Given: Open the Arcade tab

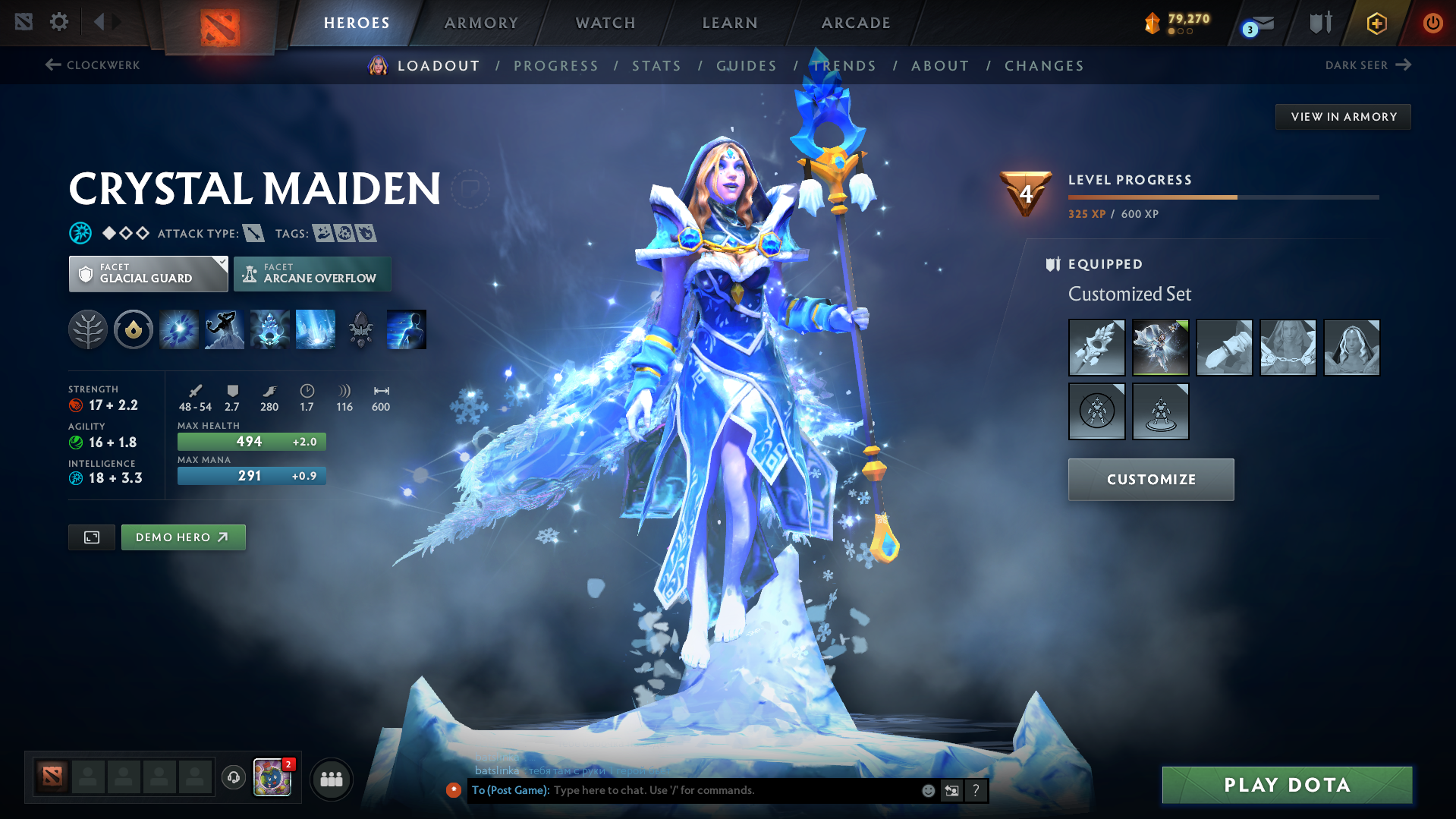Looking at the screenshot, I should pyautogui.click(x=856, y=23).
